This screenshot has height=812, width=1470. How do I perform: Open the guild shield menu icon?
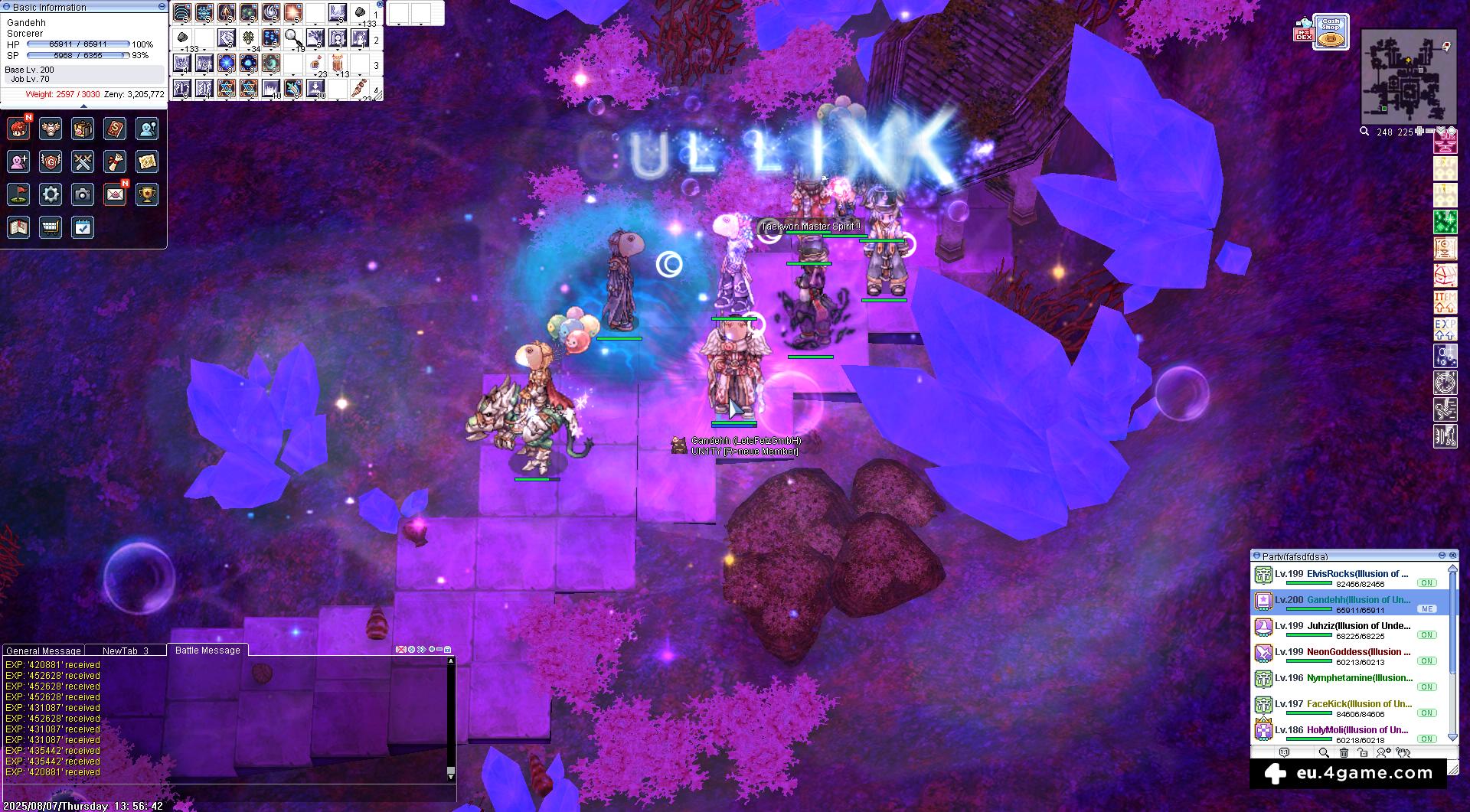(x=51, y=161)
